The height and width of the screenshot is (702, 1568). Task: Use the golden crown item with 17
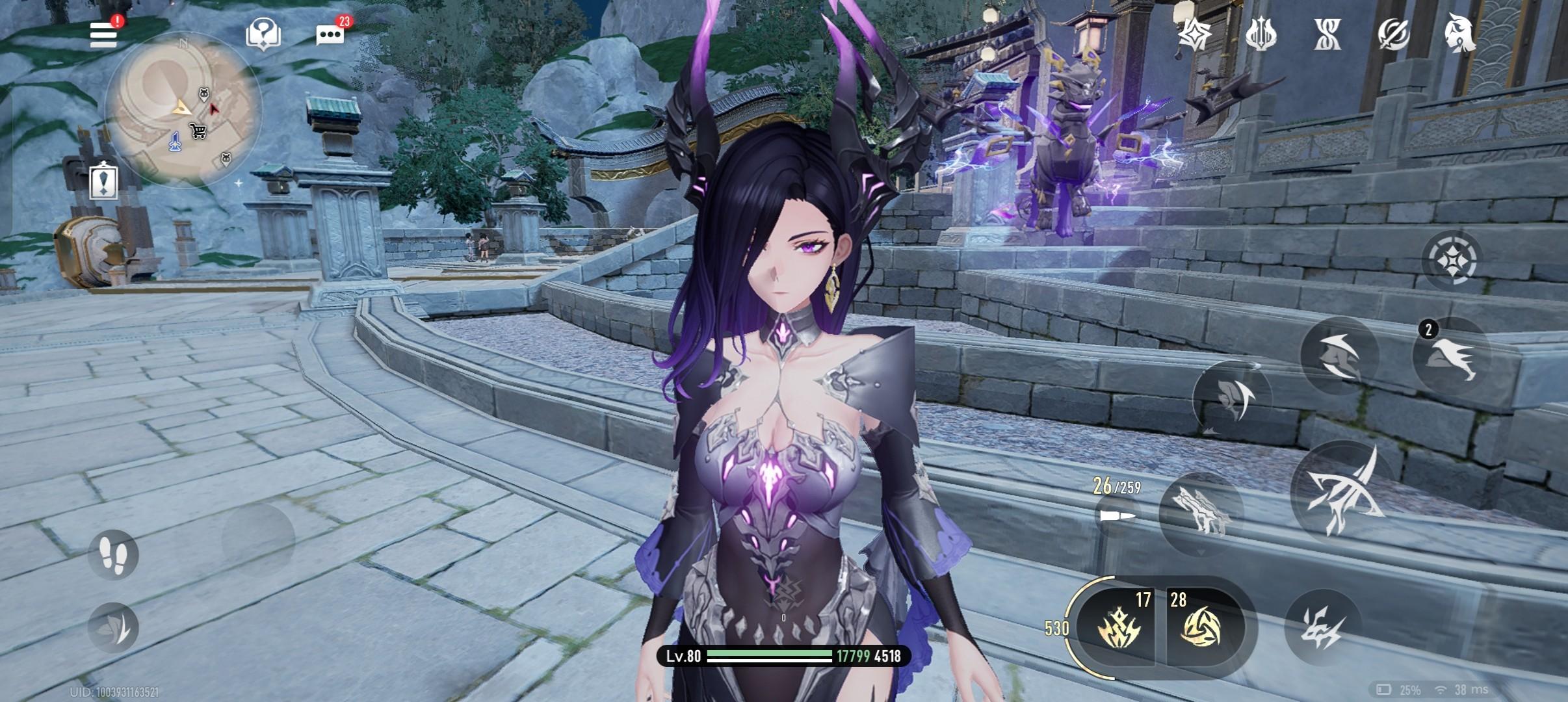1117,627
